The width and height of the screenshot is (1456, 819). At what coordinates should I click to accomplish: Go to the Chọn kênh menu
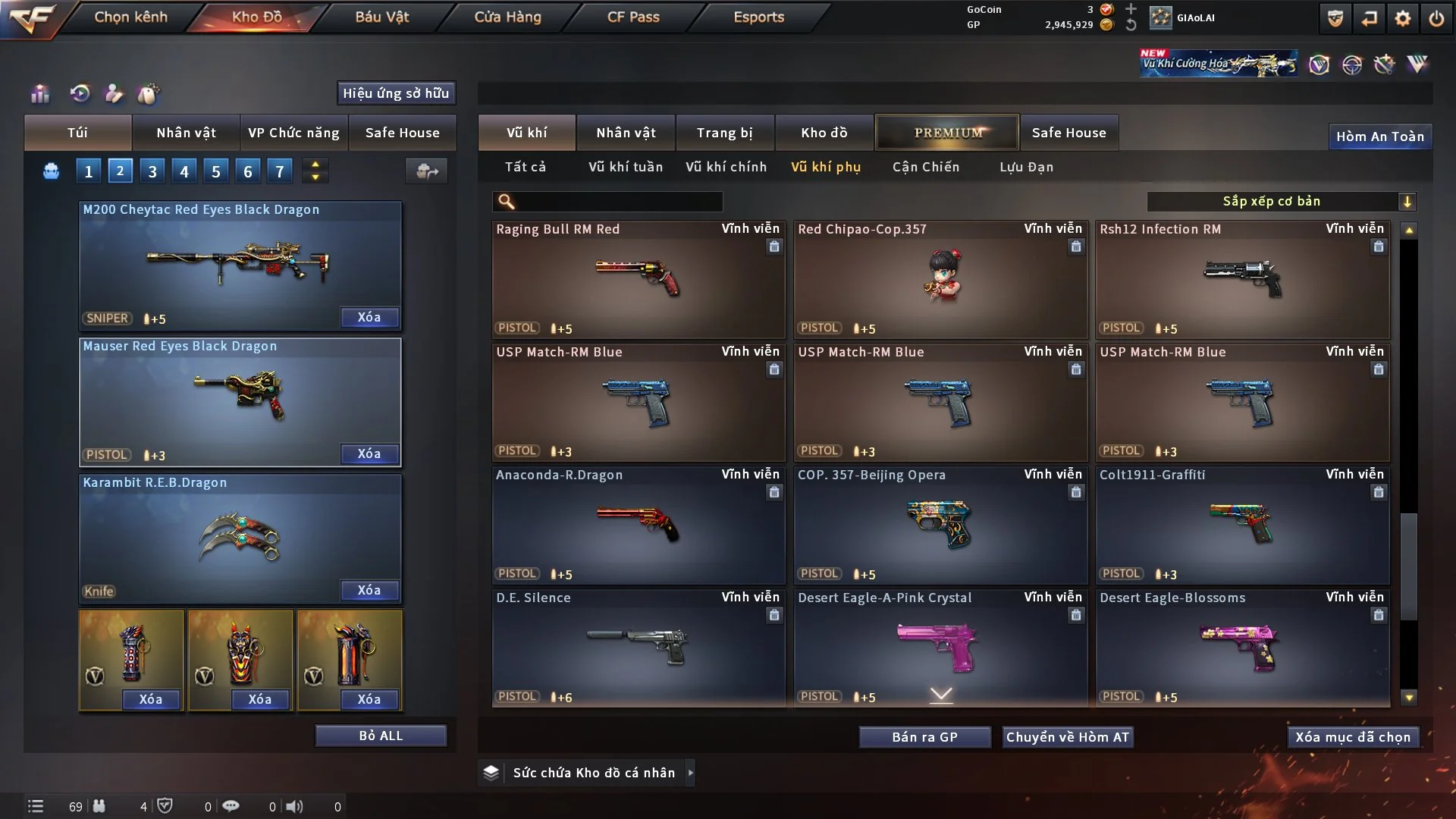[130, 17]
